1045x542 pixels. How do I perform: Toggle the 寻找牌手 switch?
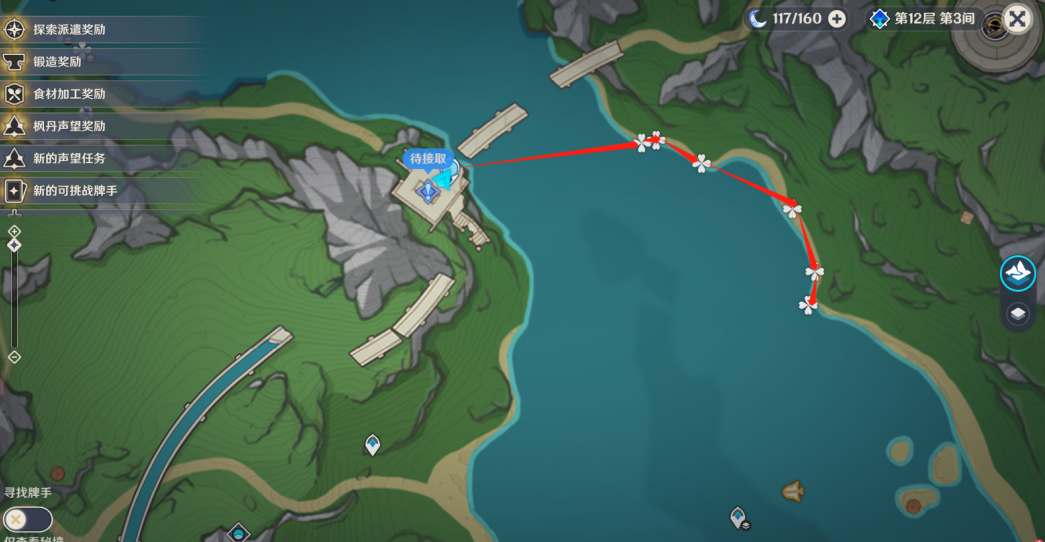click(x=28, y=519)
